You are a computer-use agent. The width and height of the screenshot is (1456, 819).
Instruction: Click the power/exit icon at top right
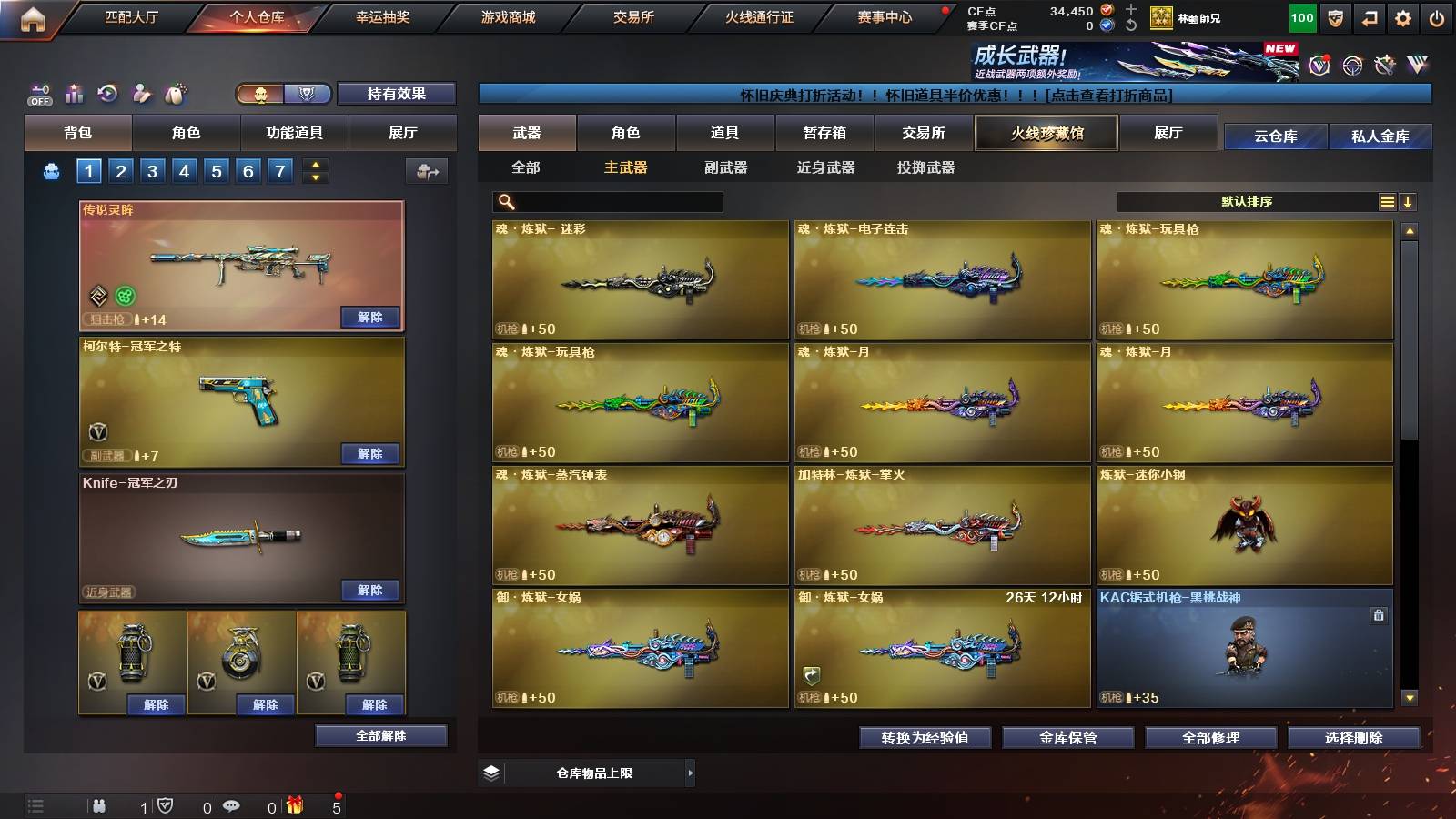tap(1436, 16)
